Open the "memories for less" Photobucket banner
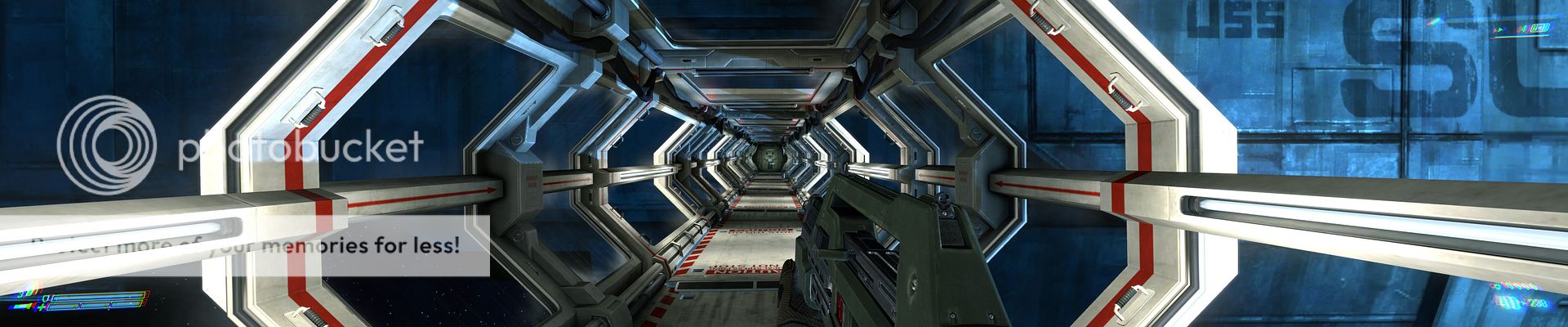This screenshot has height=327, width=1568. tap(245, 245)
